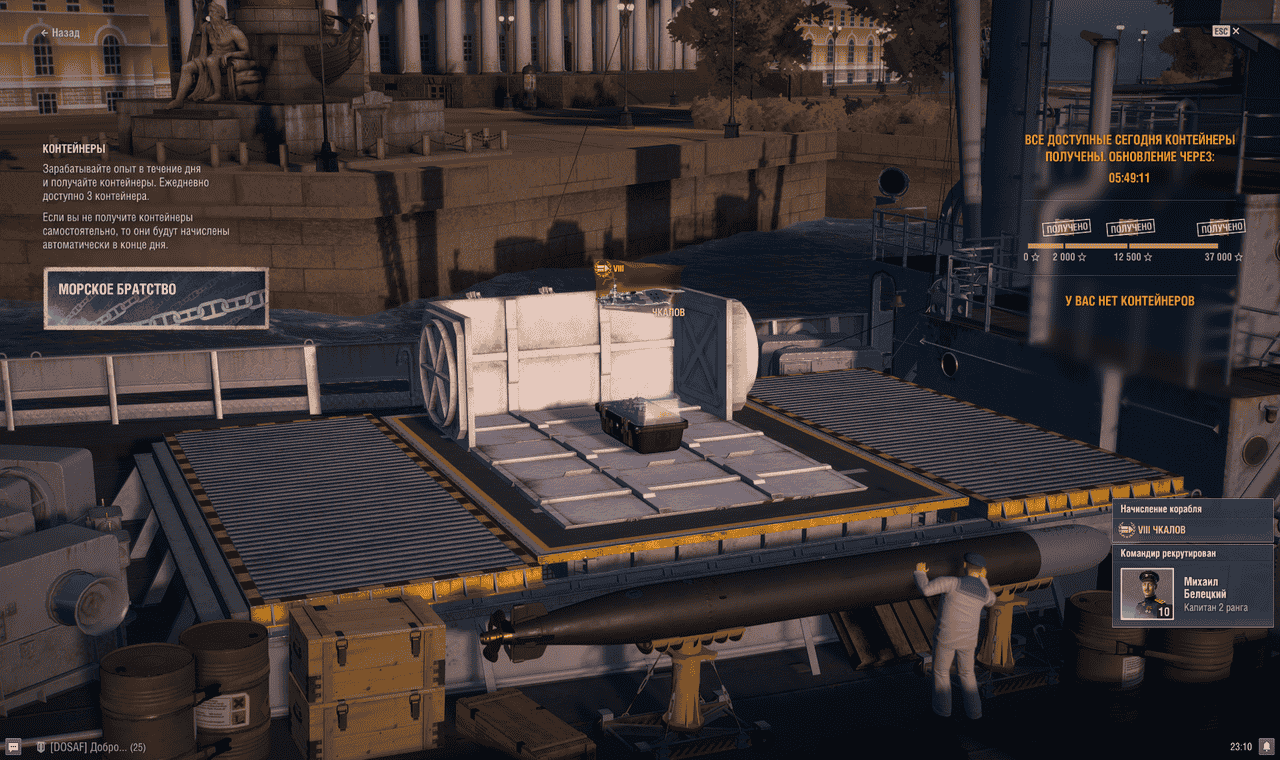Open the chat speech-bubble icon

point(14,747)
